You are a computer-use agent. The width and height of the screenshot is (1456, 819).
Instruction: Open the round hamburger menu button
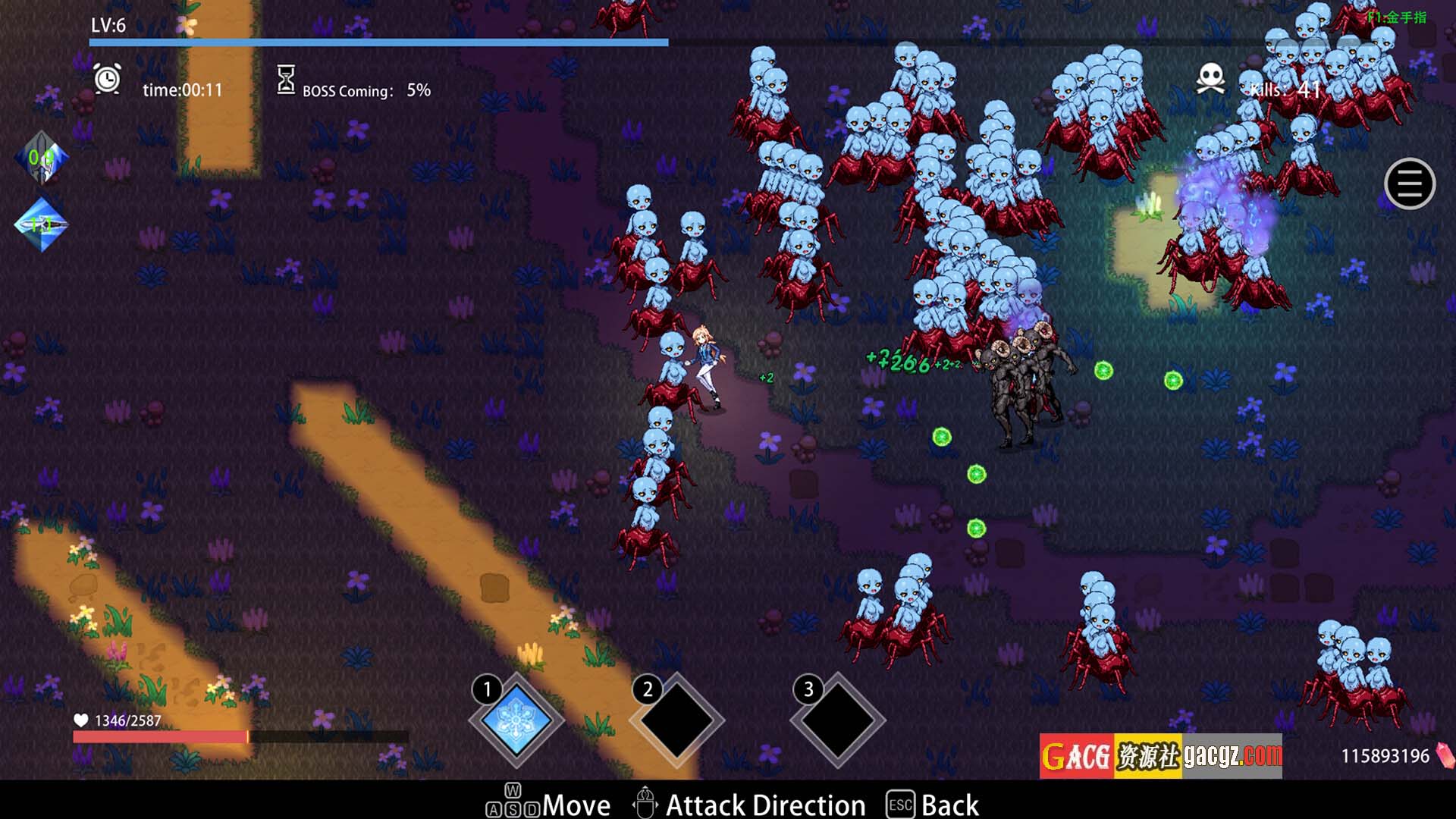click(1409, 184)
